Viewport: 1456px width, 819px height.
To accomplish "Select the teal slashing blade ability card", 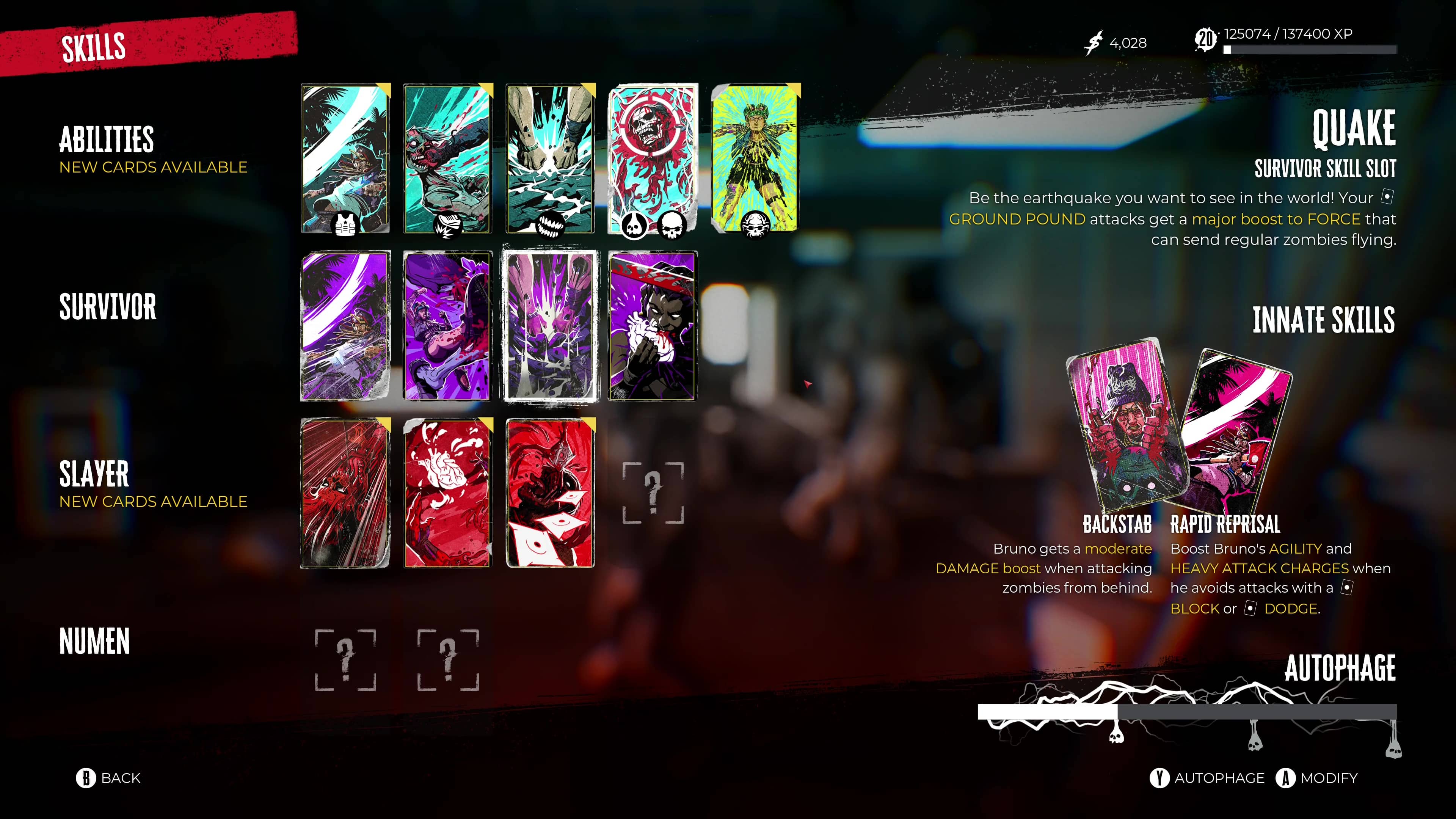I will point(345,158).
